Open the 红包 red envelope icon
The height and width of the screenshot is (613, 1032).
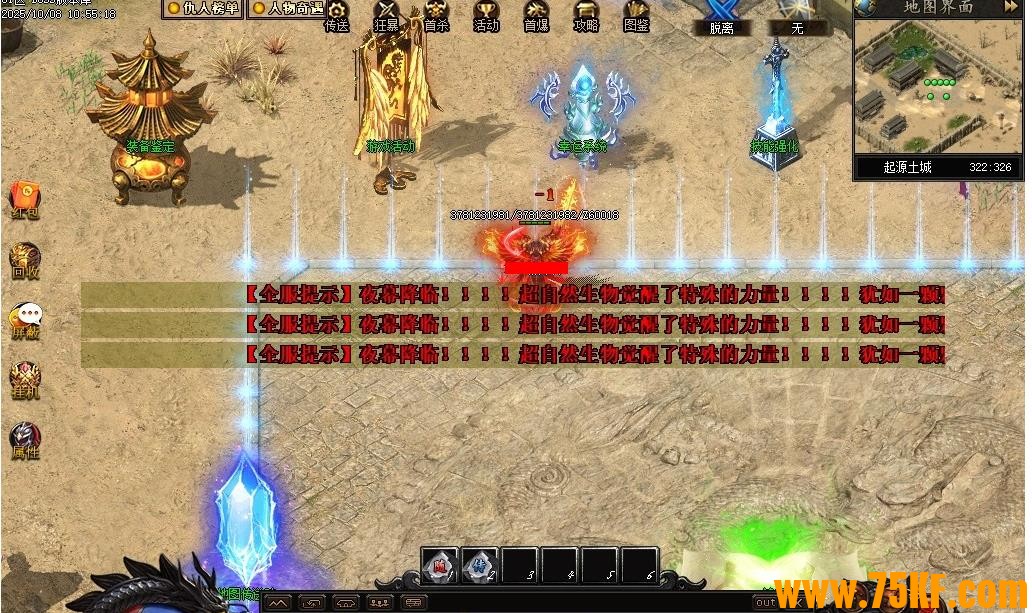click(25, 199)
